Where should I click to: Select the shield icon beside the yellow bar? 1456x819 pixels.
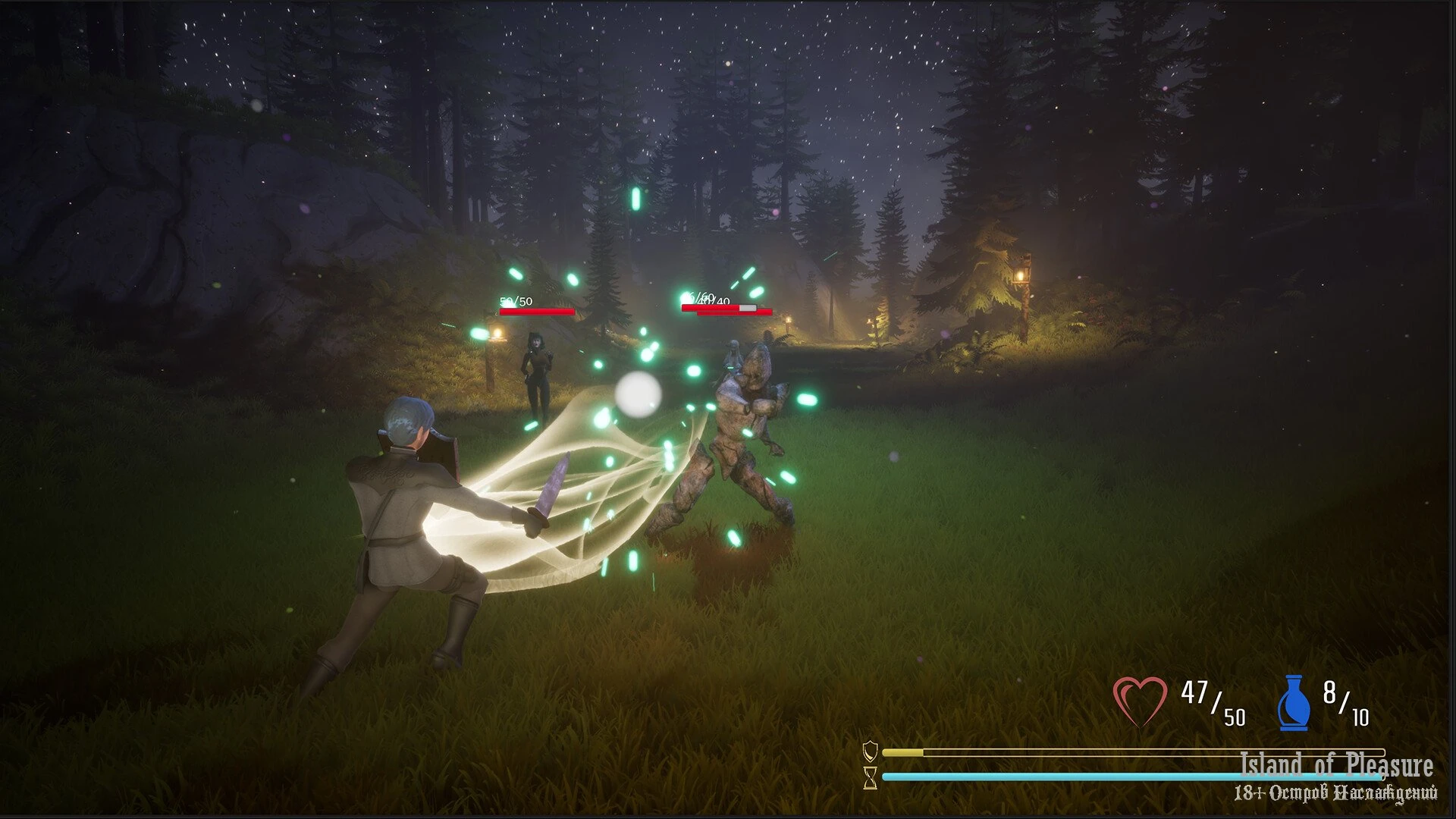coord(871,752)
